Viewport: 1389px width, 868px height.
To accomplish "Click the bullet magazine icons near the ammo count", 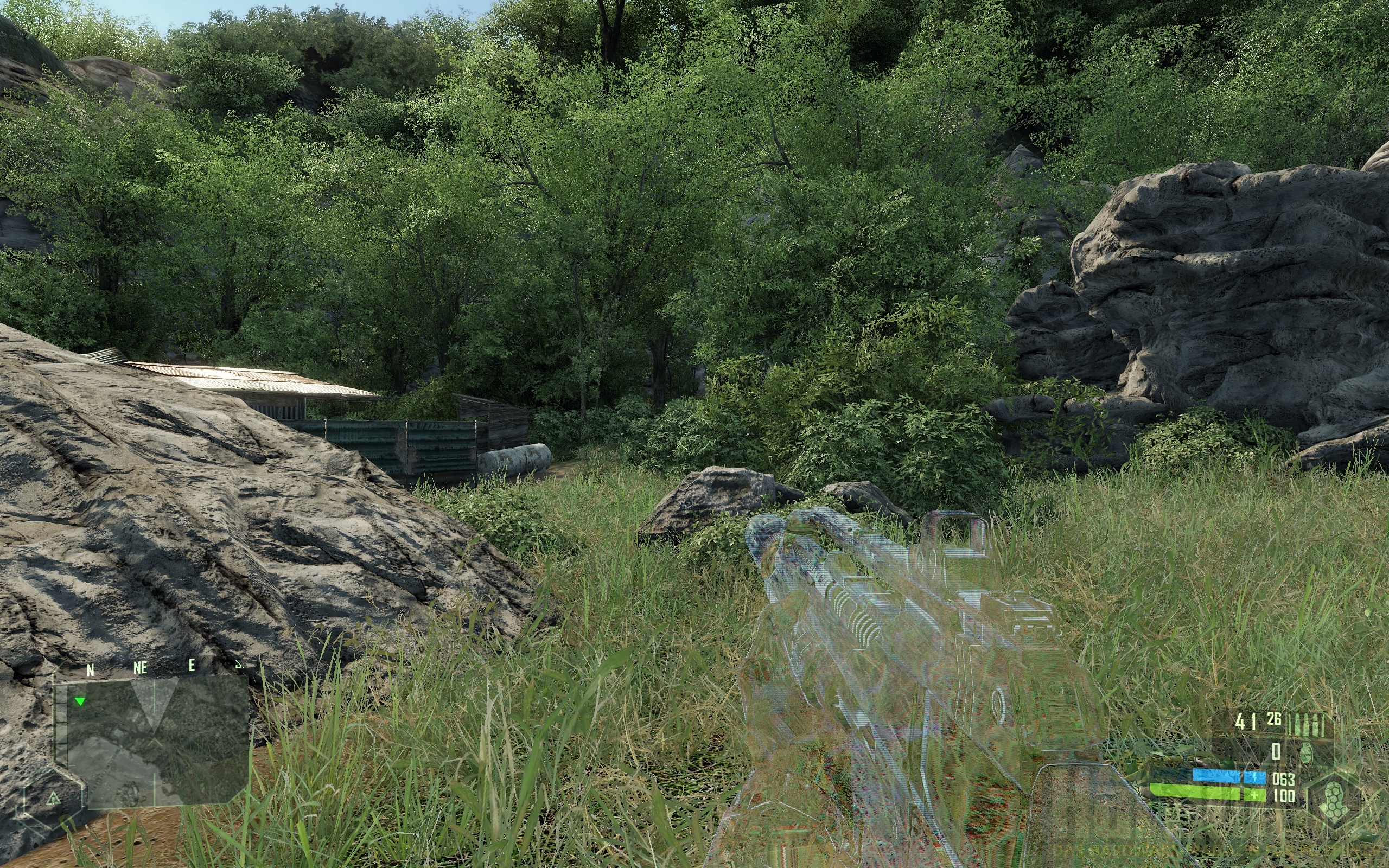I will (x=1307, y=724).
